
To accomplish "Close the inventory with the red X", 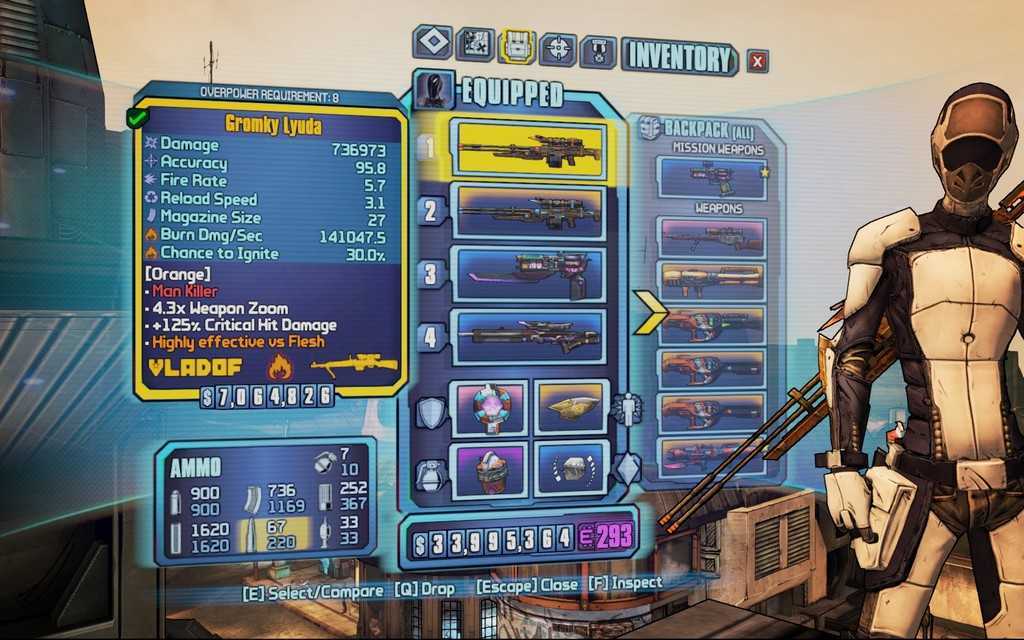I will click(757, 61).
